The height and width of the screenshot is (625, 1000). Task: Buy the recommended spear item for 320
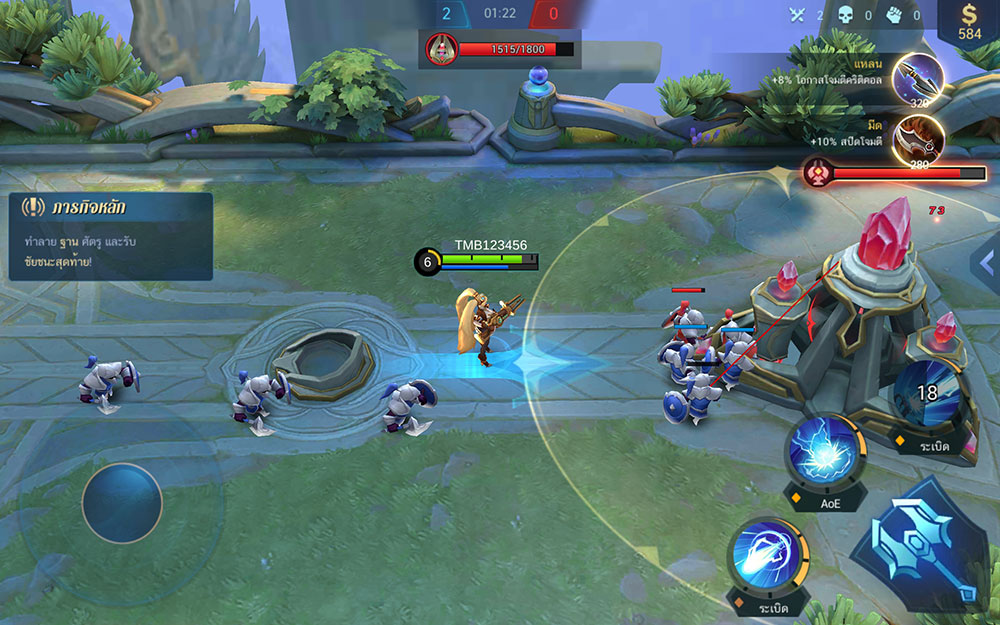tap(916, 79)
